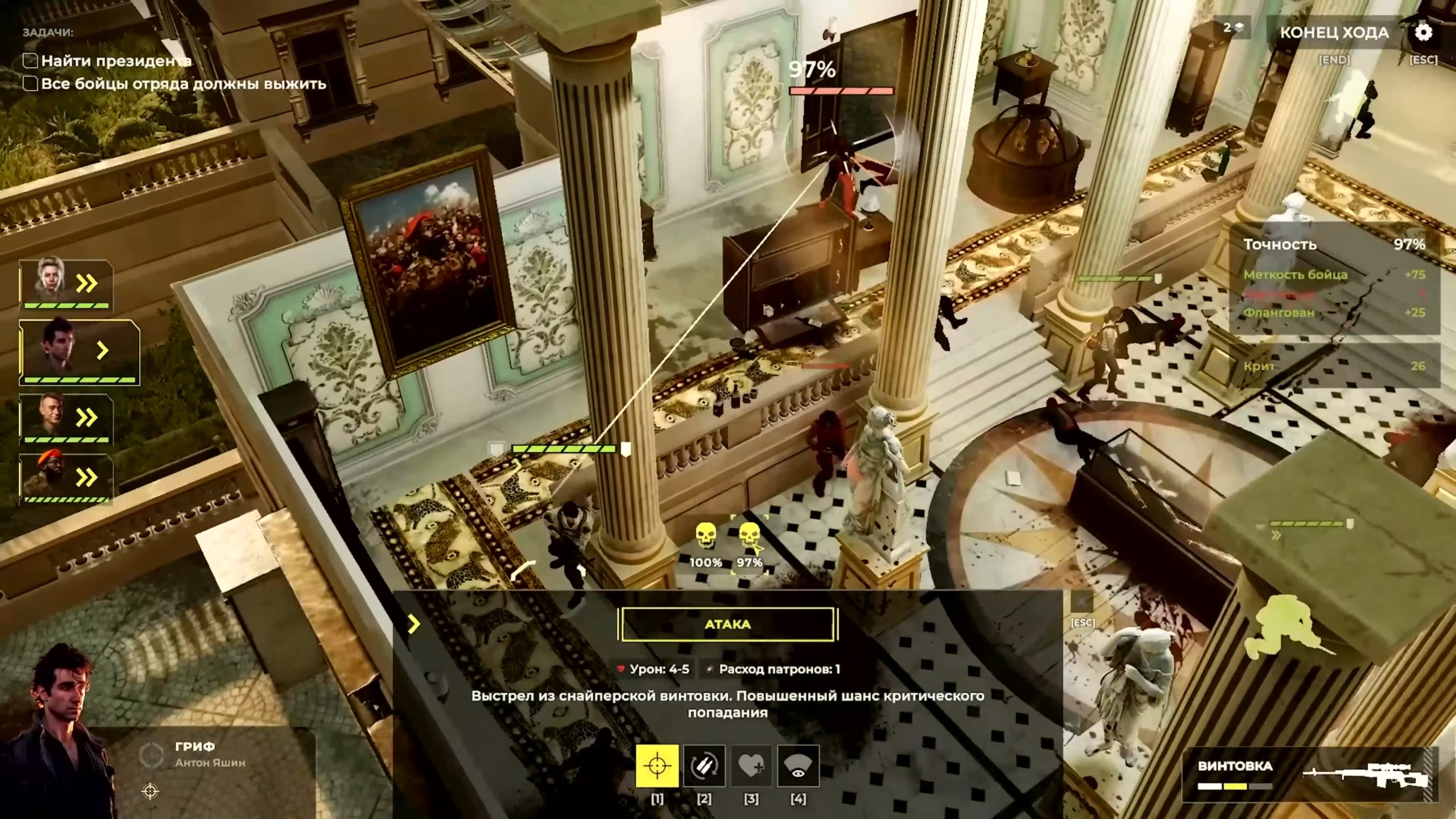Choose the 100% skull target marker
The width and height of the screenshot is (1456, 819).
coord(705,538)
